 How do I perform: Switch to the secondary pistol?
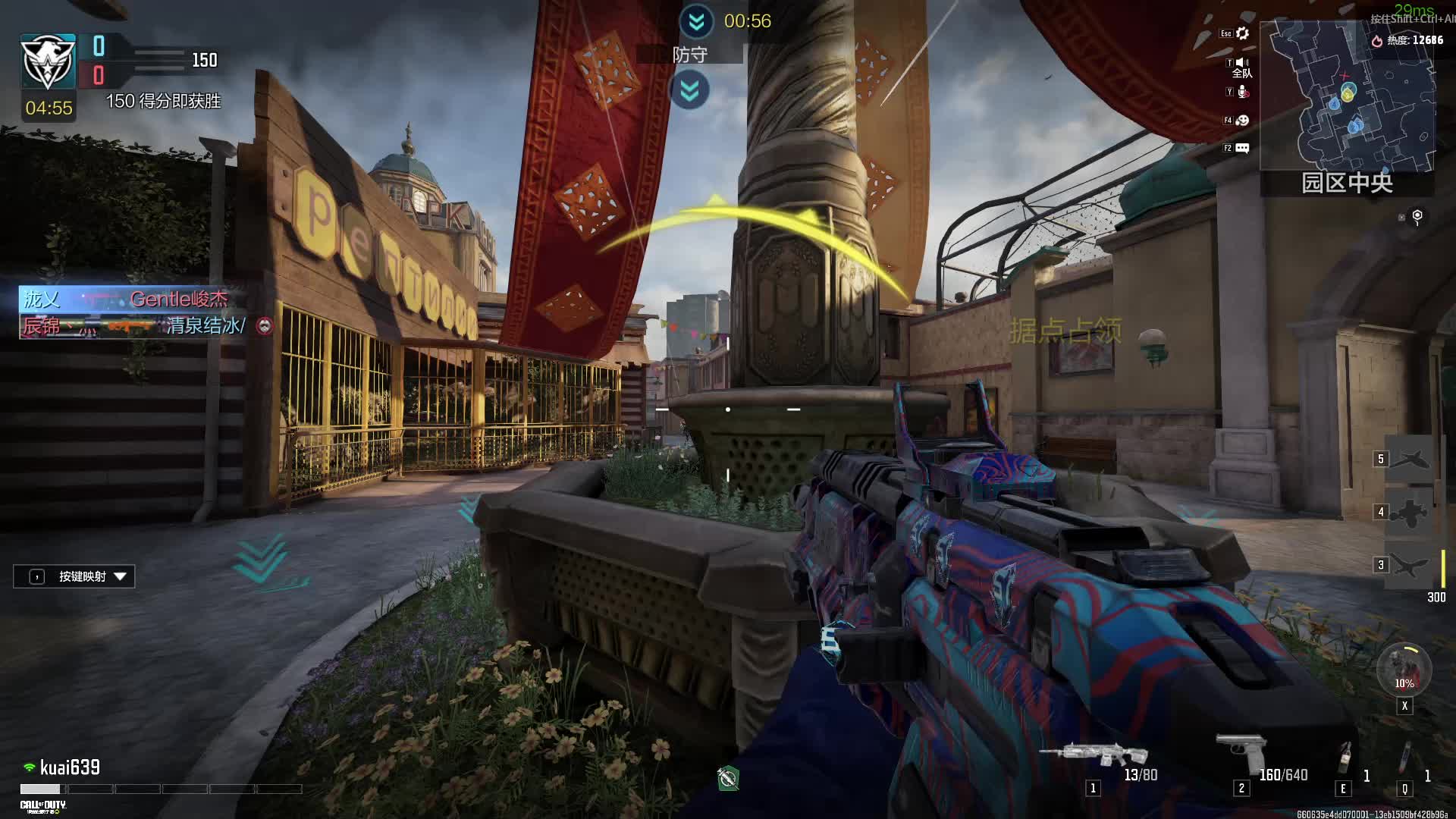click(x=1241, y=752)
